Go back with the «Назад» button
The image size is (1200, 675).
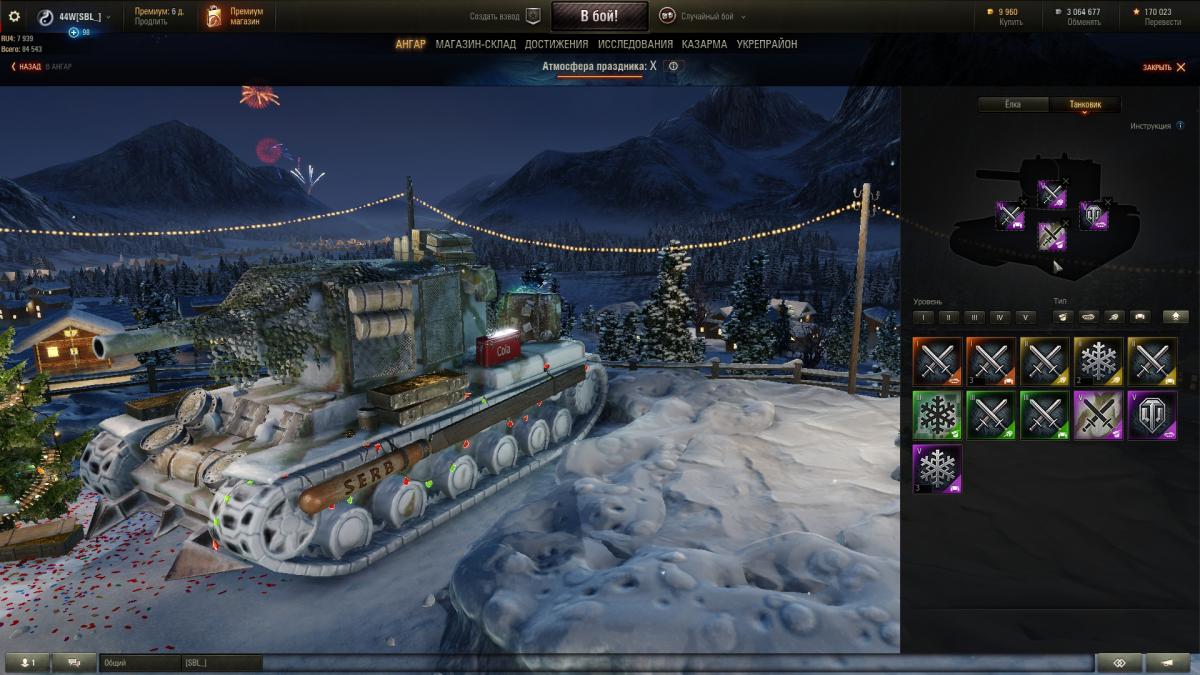[x=28, y=67]
